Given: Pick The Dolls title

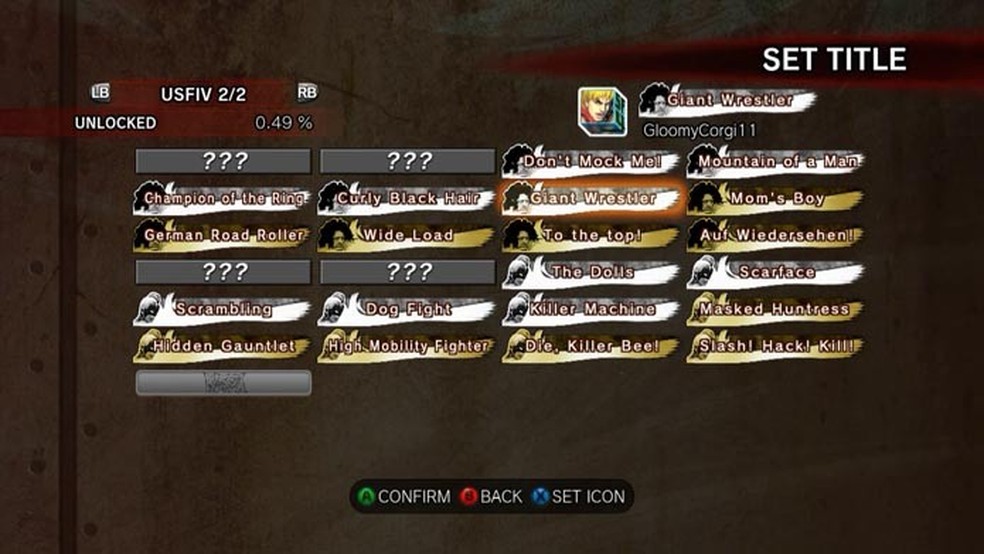Looking at the screenshot, I should coord(590,272).
